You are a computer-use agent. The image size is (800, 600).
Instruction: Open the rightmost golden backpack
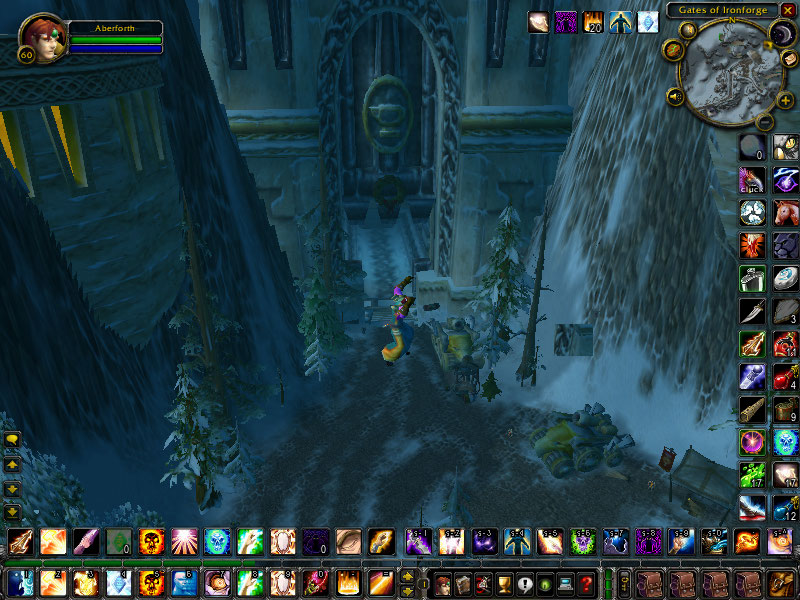point(779,583)
